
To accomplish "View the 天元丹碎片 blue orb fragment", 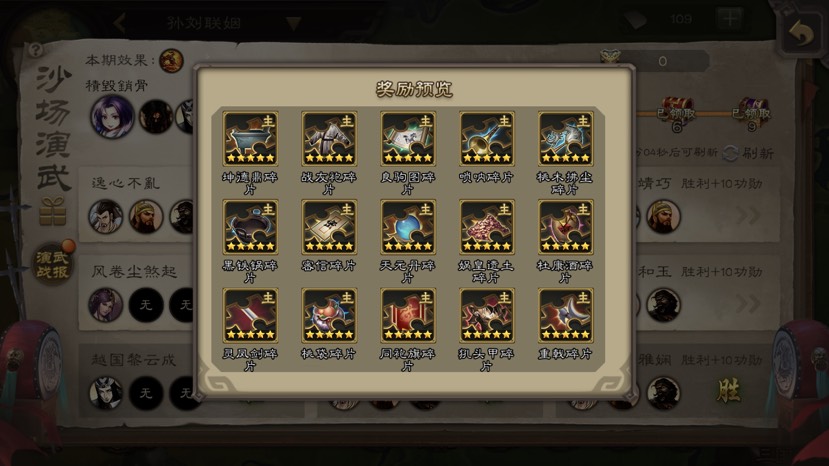I will (408, 227).
